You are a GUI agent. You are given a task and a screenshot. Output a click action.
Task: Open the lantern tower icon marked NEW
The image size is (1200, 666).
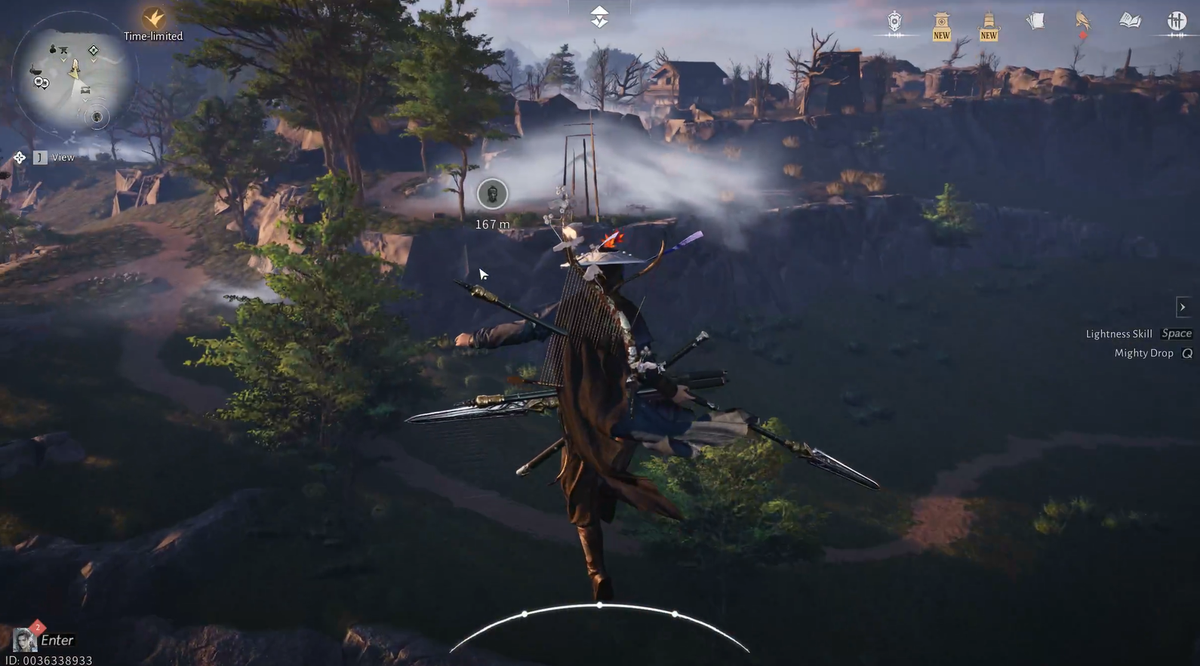pos(989,21)
